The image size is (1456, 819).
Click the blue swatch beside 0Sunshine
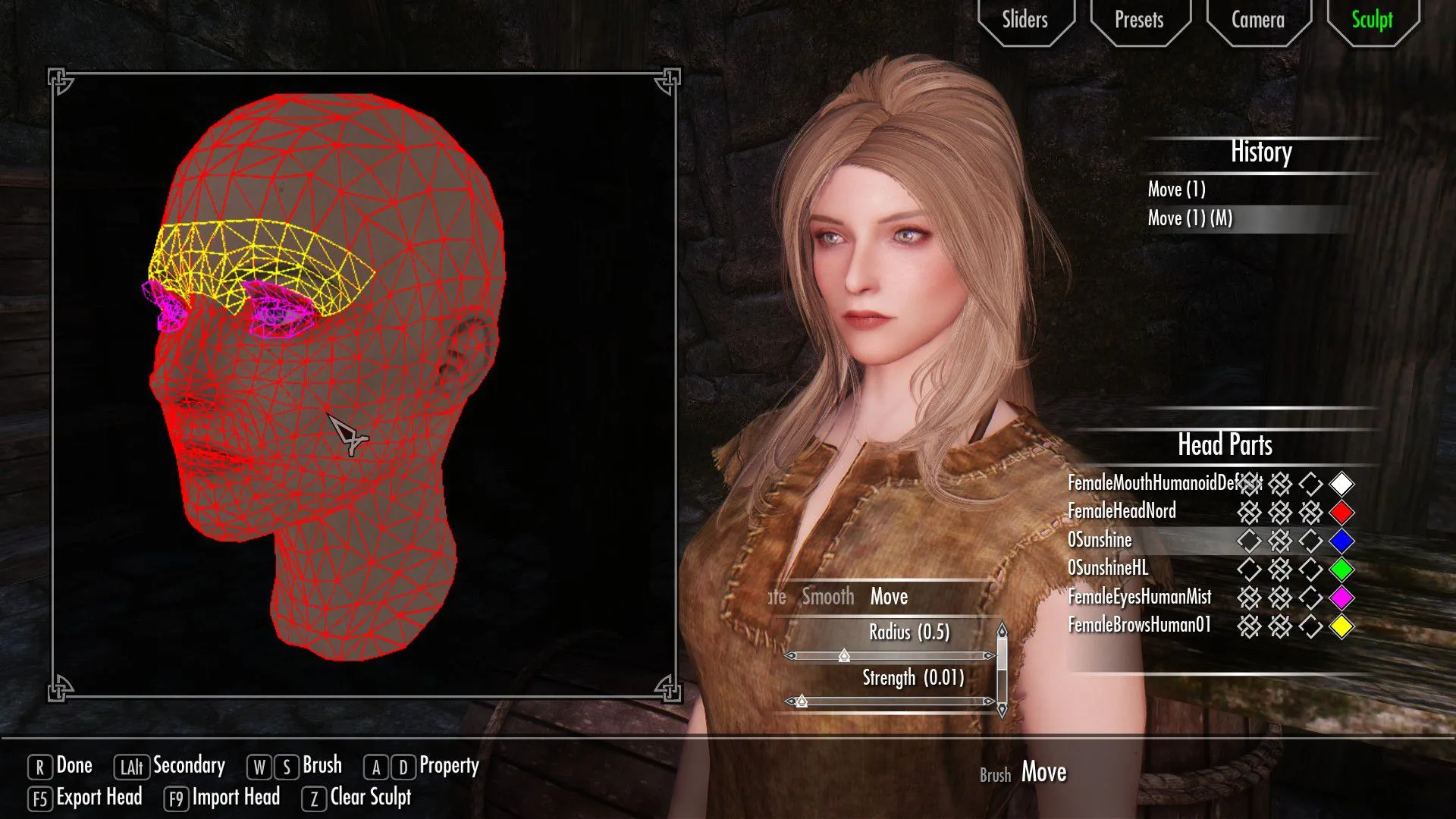coord(1341,541)
